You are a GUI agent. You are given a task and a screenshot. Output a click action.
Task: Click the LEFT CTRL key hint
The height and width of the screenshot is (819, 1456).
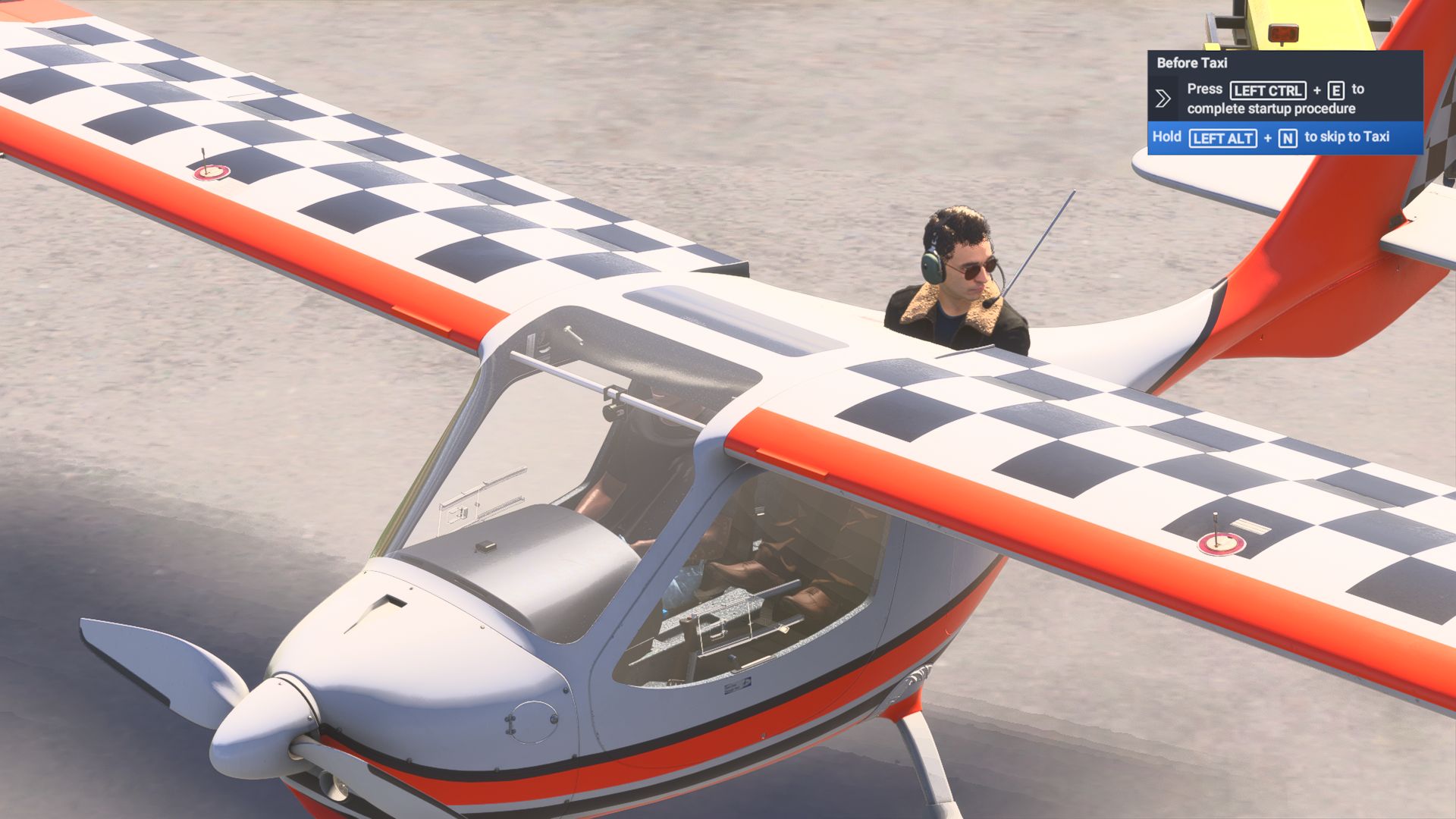tap(1267, 89)
